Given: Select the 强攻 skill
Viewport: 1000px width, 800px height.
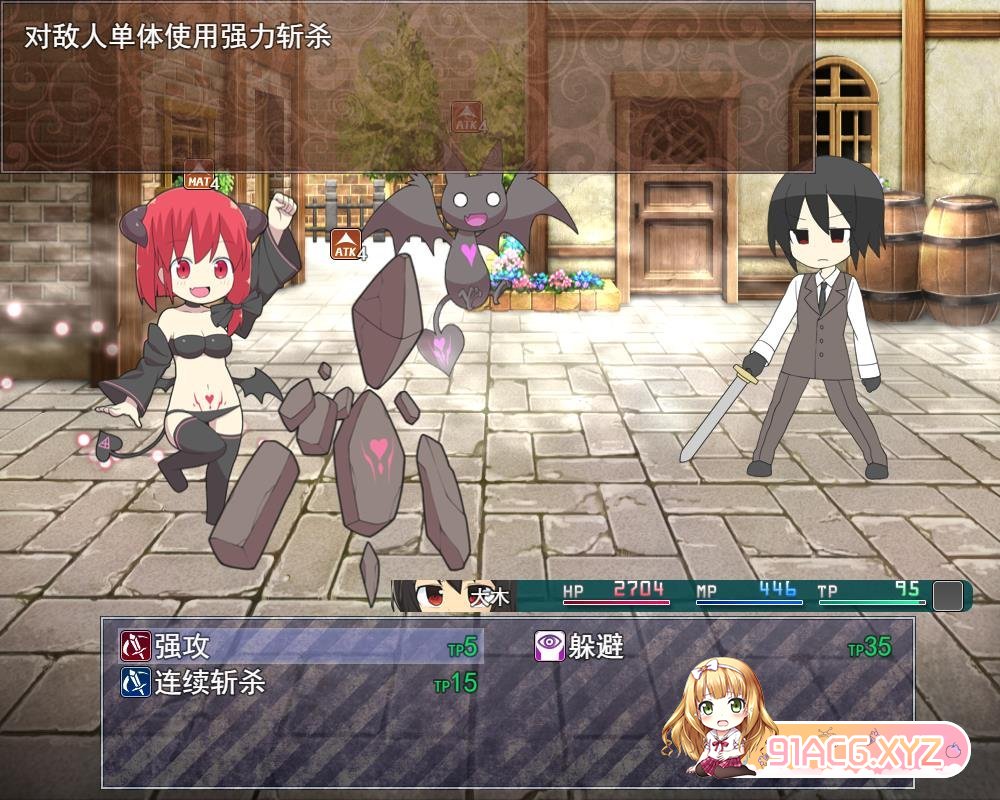Looking at the screenshot, I should [183, 647].
